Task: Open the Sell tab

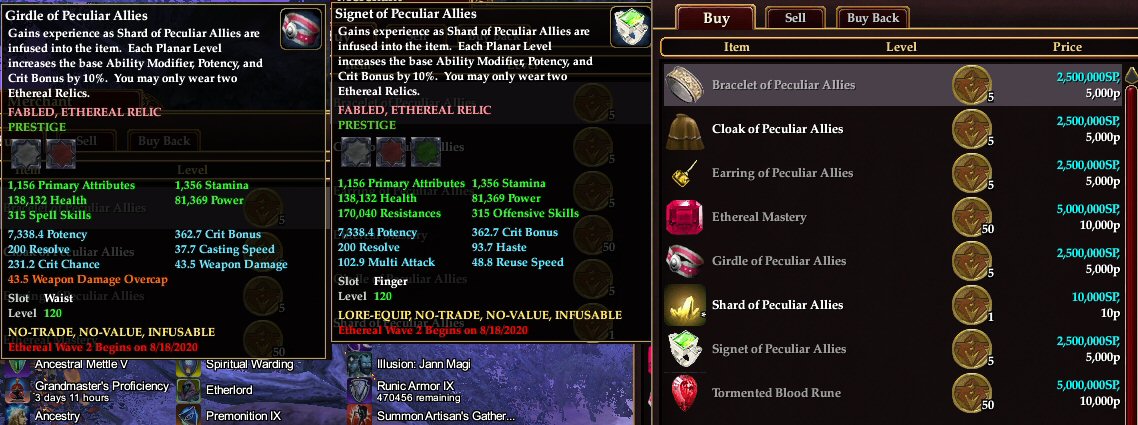Action: coord(795,18)
